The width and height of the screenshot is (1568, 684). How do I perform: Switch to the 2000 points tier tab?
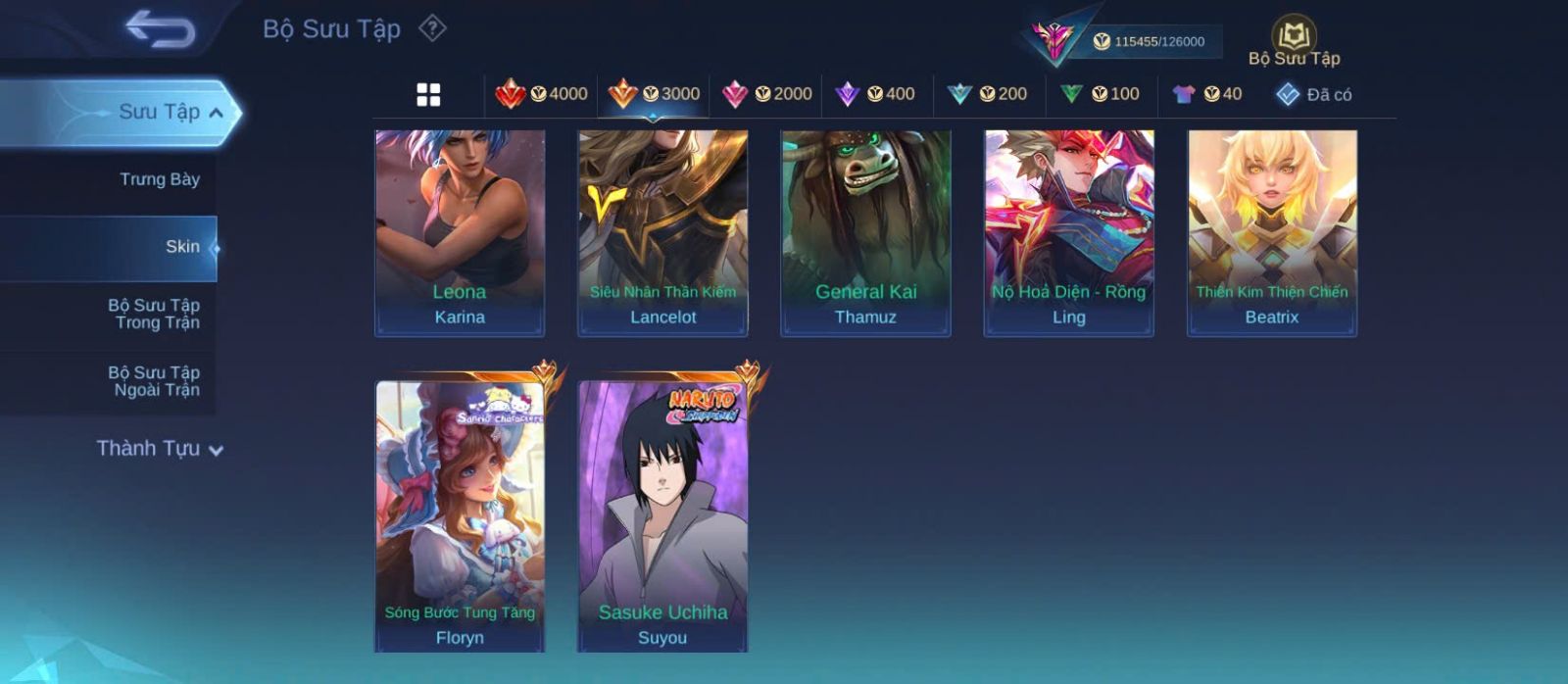pyautogui.click(x=767, y=94)
